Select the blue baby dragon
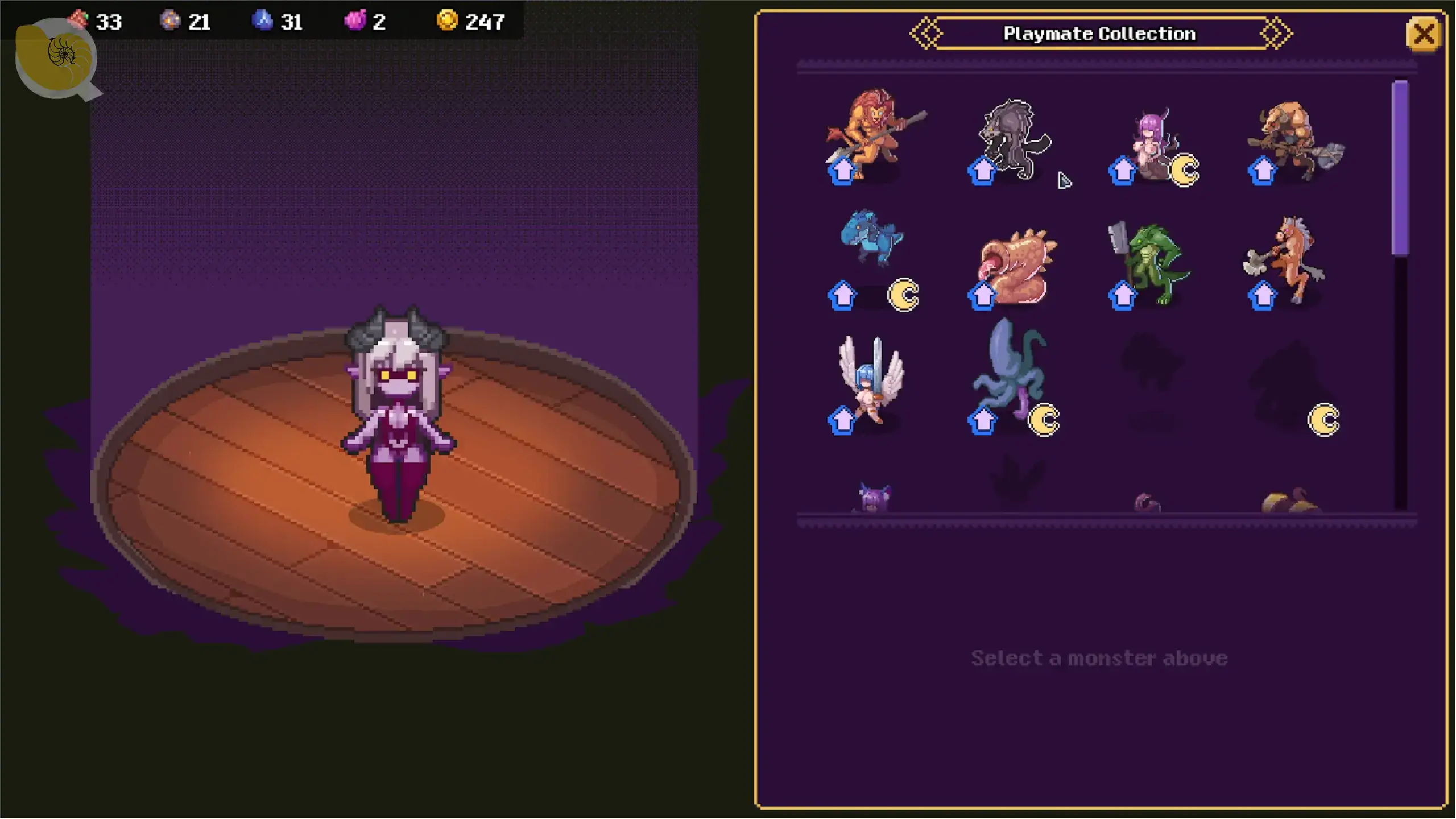Screen dimensions: 1456x819 (x=870, y=239)
